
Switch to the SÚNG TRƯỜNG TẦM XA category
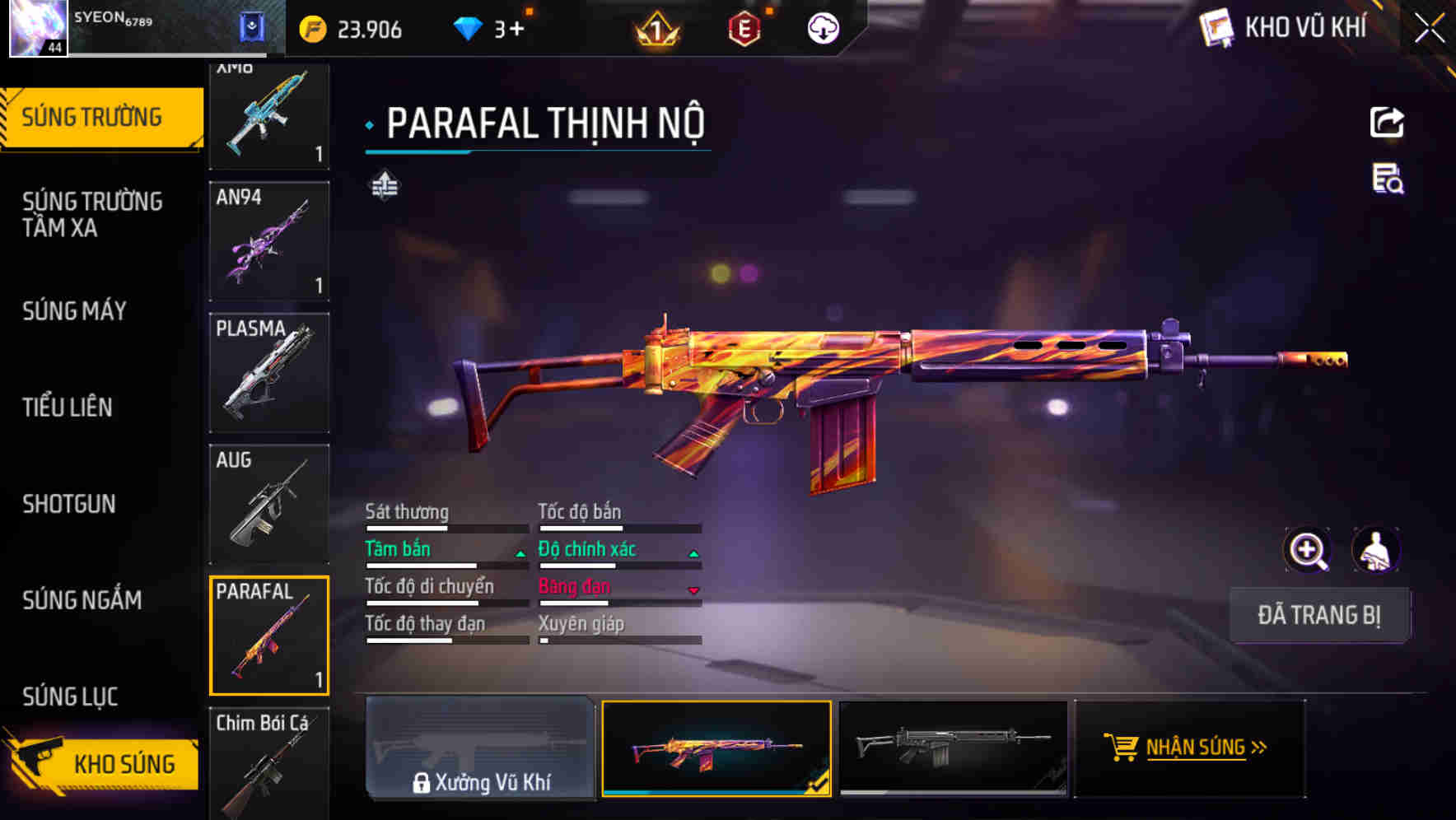tap(93, 215)
